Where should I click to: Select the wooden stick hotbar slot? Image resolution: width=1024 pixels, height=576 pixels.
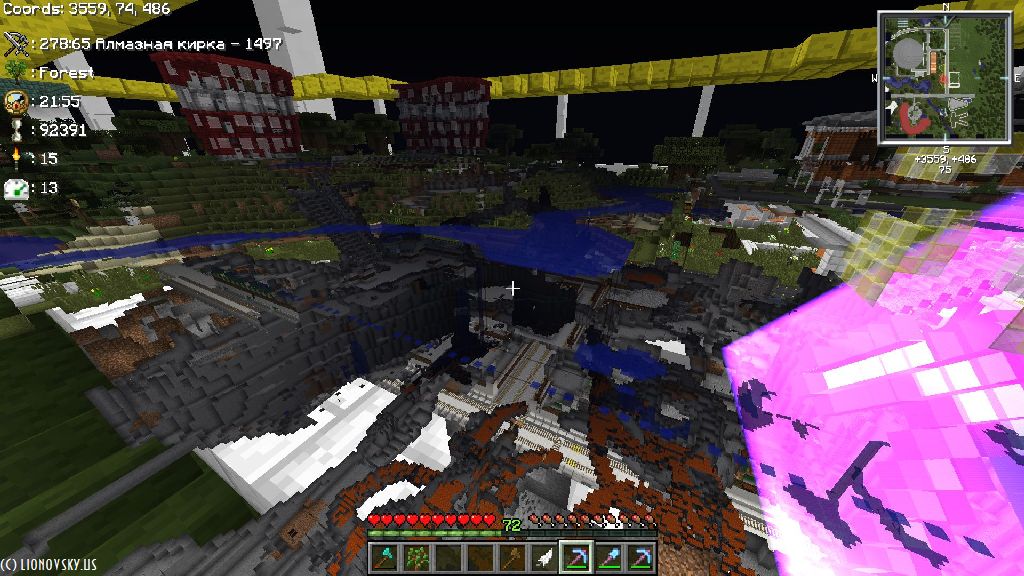(512, 557)
